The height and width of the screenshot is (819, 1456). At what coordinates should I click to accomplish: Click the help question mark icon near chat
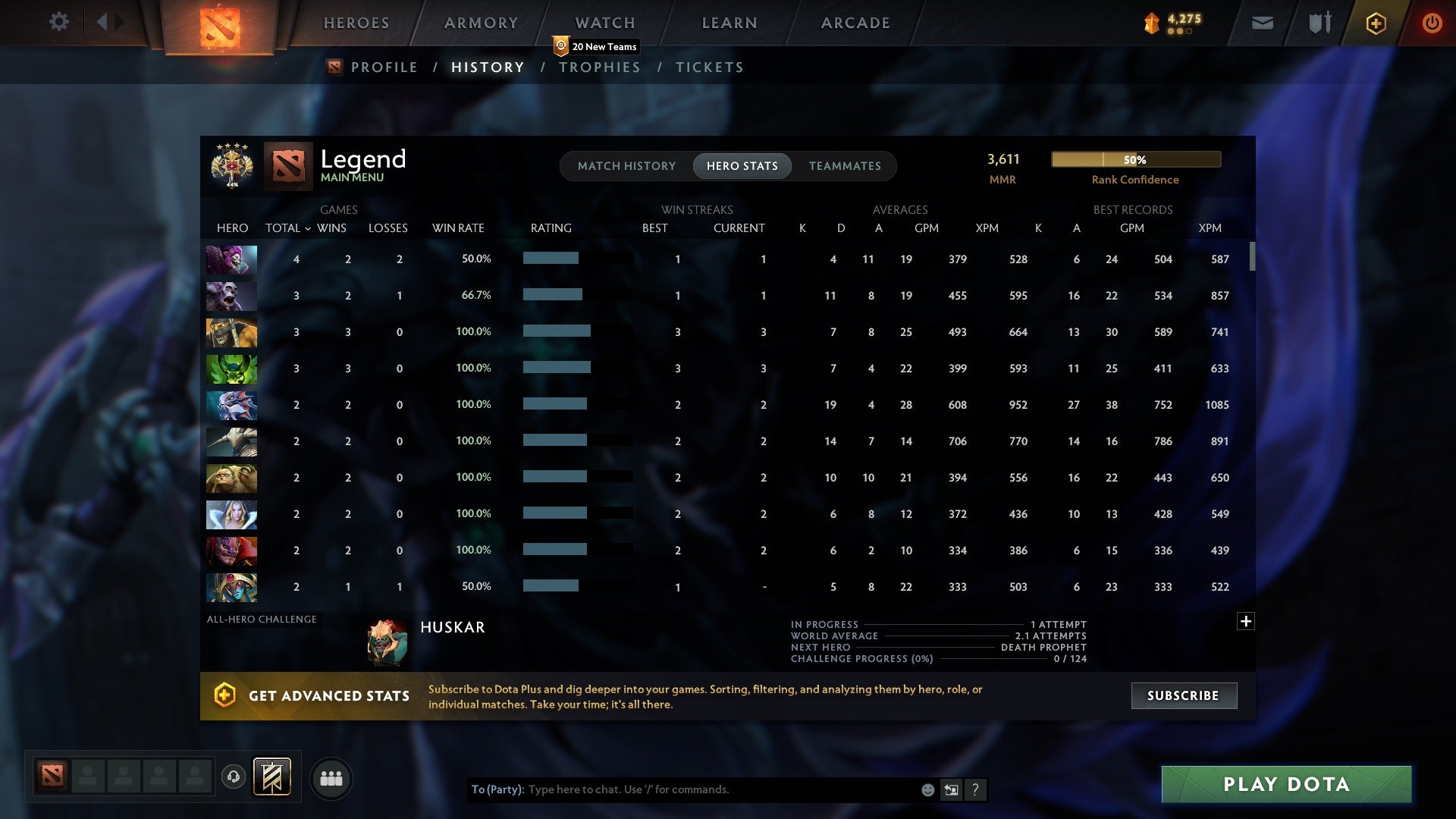pyautogui.click(x=975, y=789)
